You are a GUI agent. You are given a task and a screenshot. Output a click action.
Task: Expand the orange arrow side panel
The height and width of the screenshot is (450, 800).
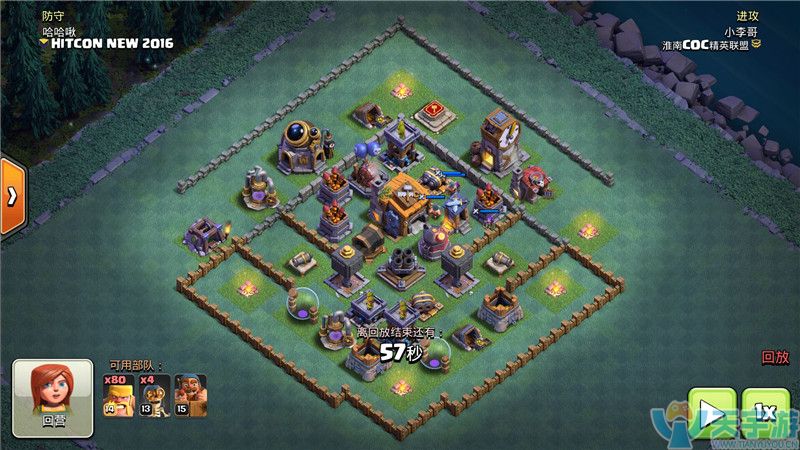click(12, 196)
